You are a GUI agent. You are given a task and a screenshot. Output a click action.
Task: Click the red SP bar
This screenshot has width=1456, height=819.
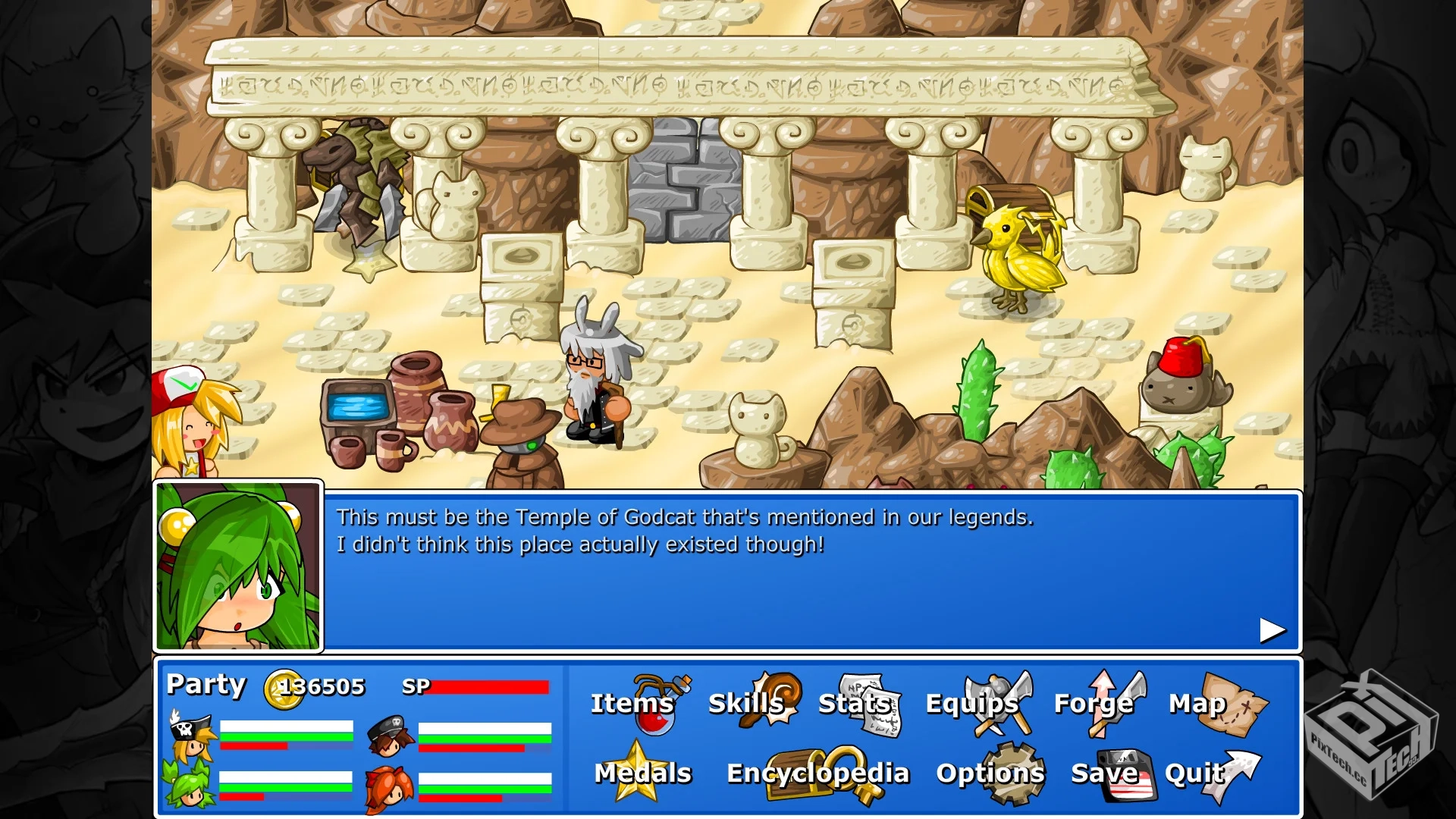(489, 689)
